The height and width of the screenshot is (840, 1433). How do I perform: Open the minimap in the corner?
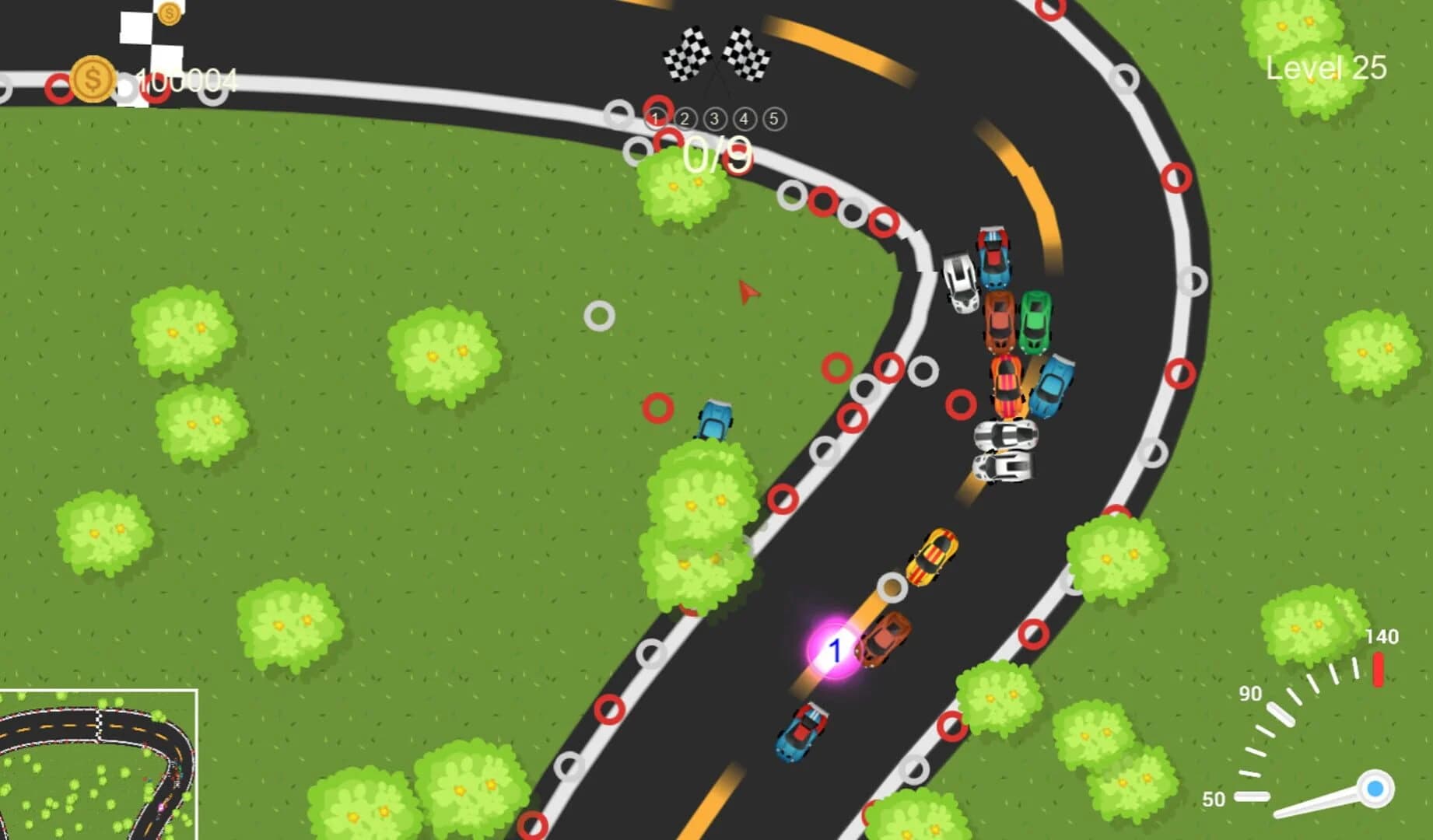[x=100, y=766]
